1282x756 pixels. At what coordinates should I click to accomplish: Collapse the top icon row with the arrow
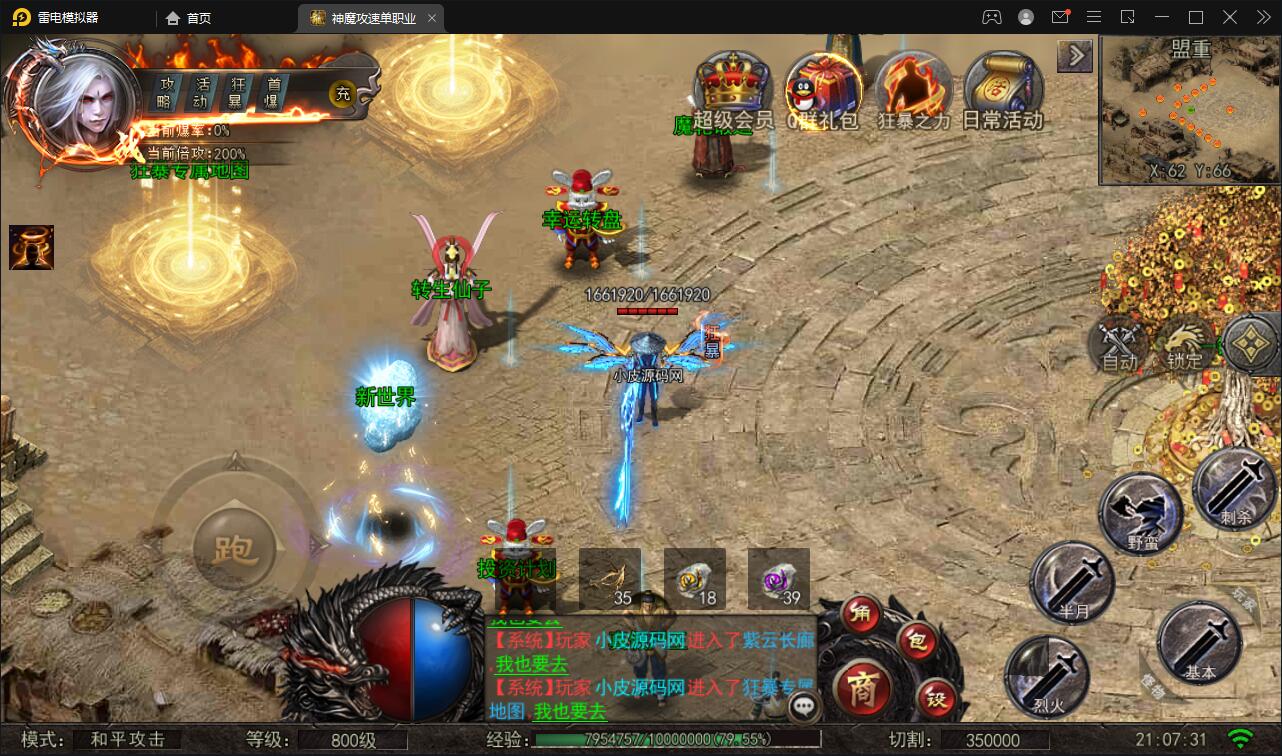1075,56
